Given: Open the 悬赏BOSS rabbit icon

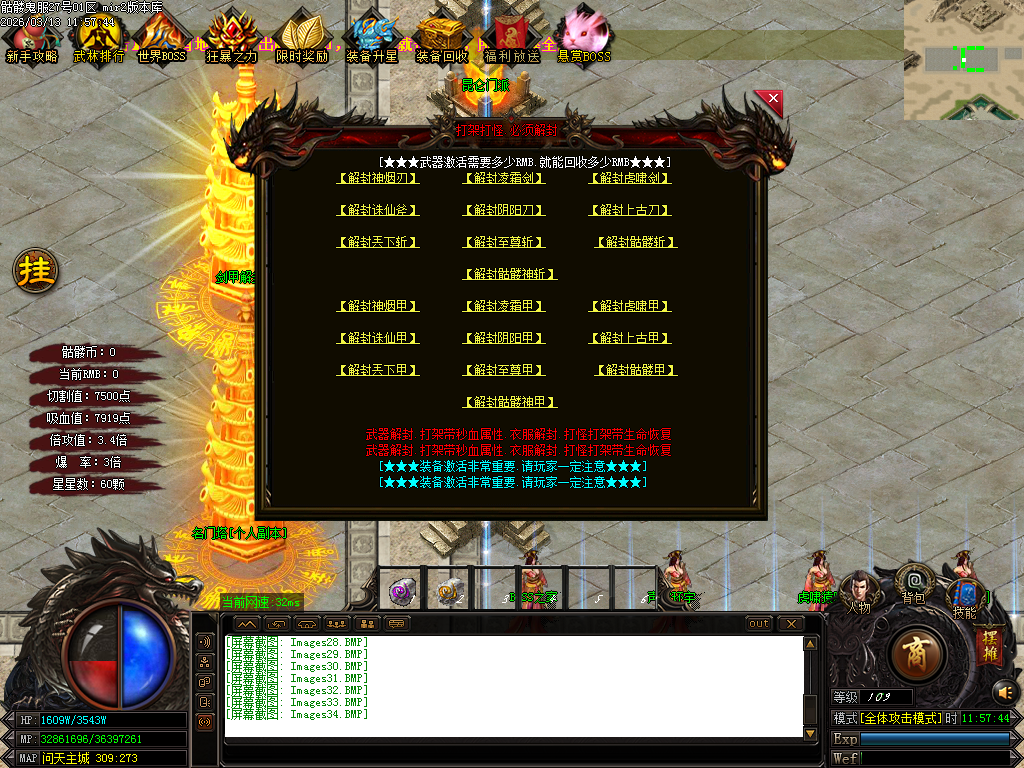Looking at the screenshot, I should pyautogui.click(x=584, y=39).
